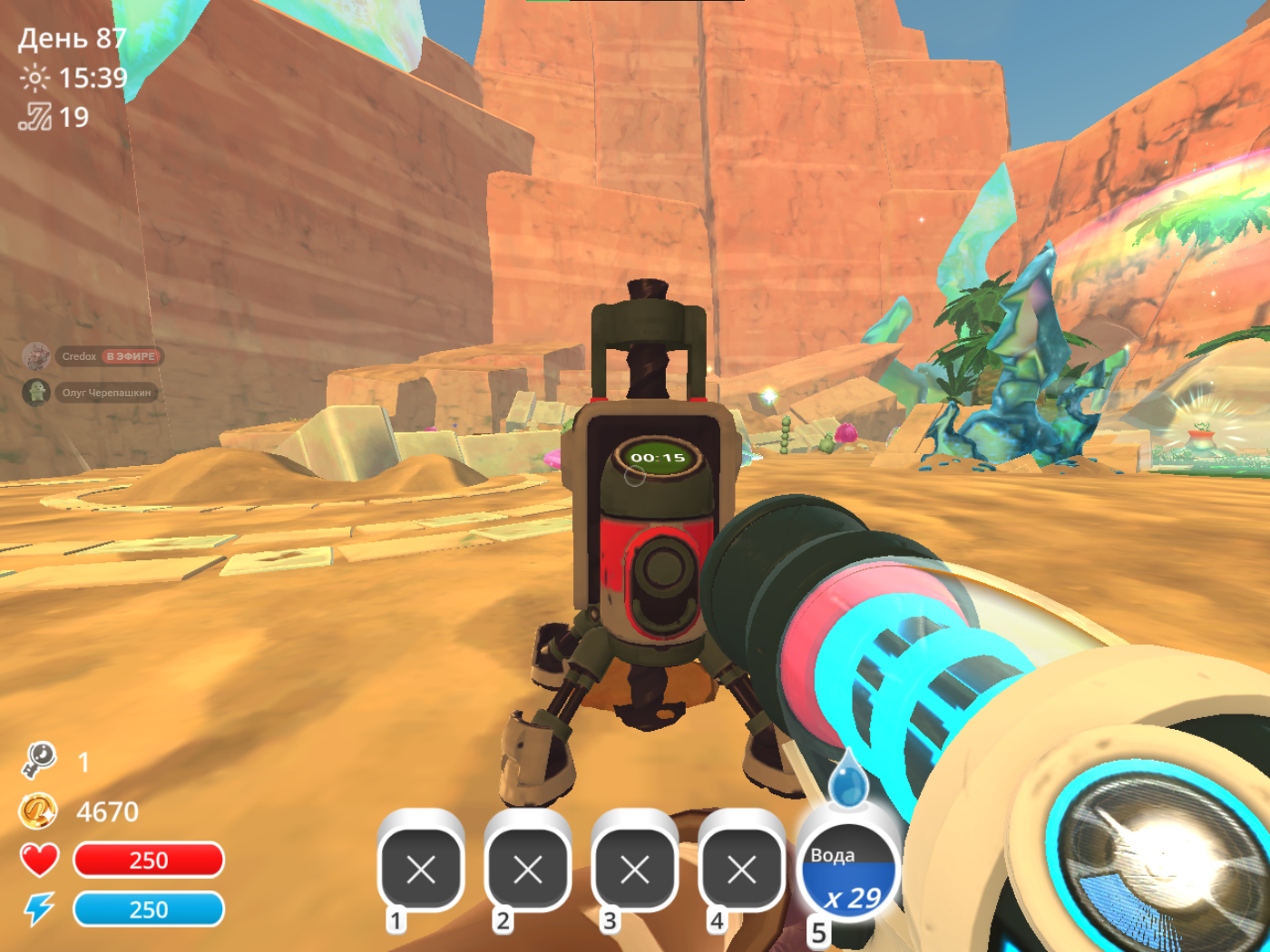
Task: Click the slime key icon
Action: 39,760
